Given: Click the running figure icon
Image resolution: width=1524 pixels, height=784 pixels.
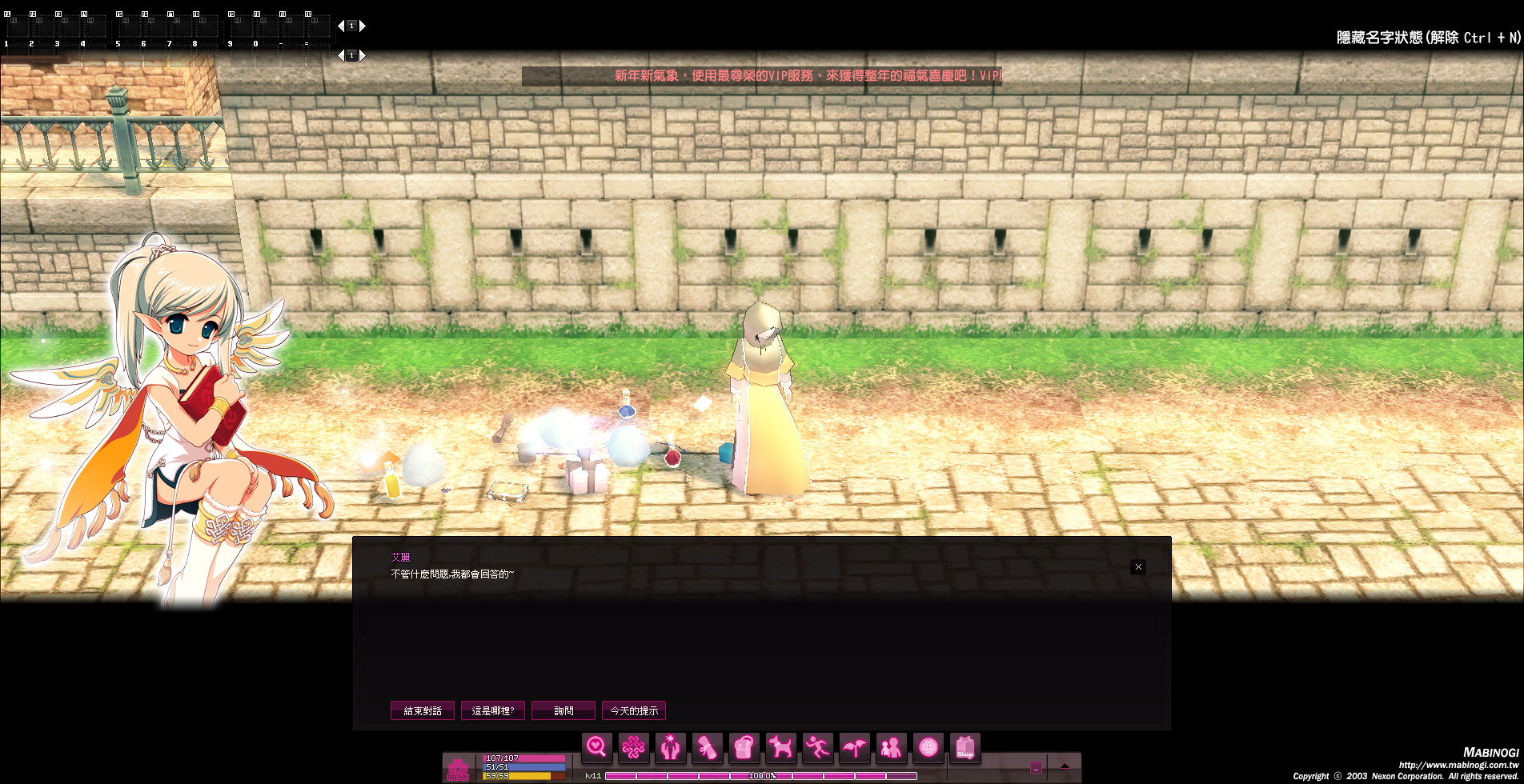Looking at the screenshot, I should [817, 748].
